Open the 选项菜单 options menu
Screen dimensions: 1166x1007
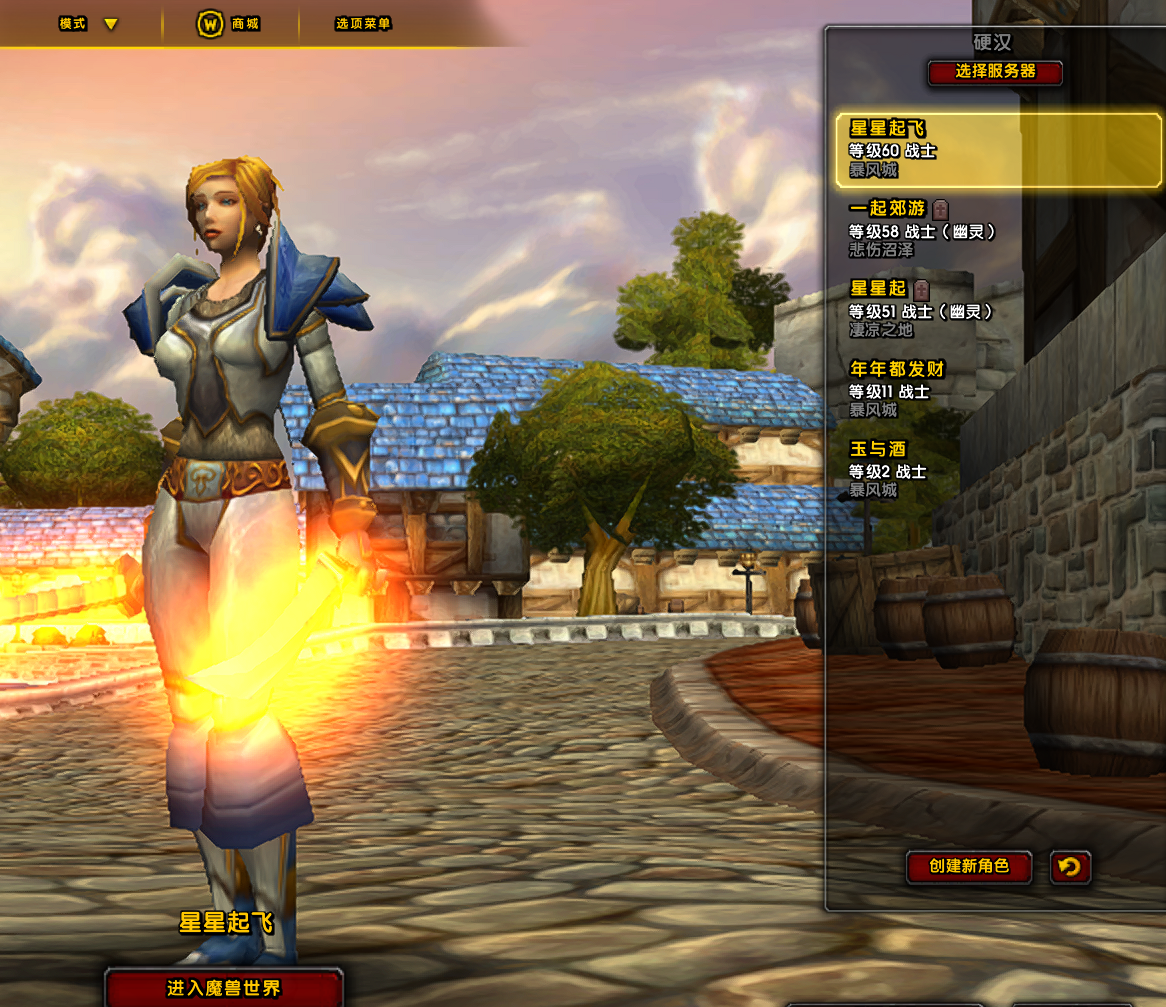point(363,24)
